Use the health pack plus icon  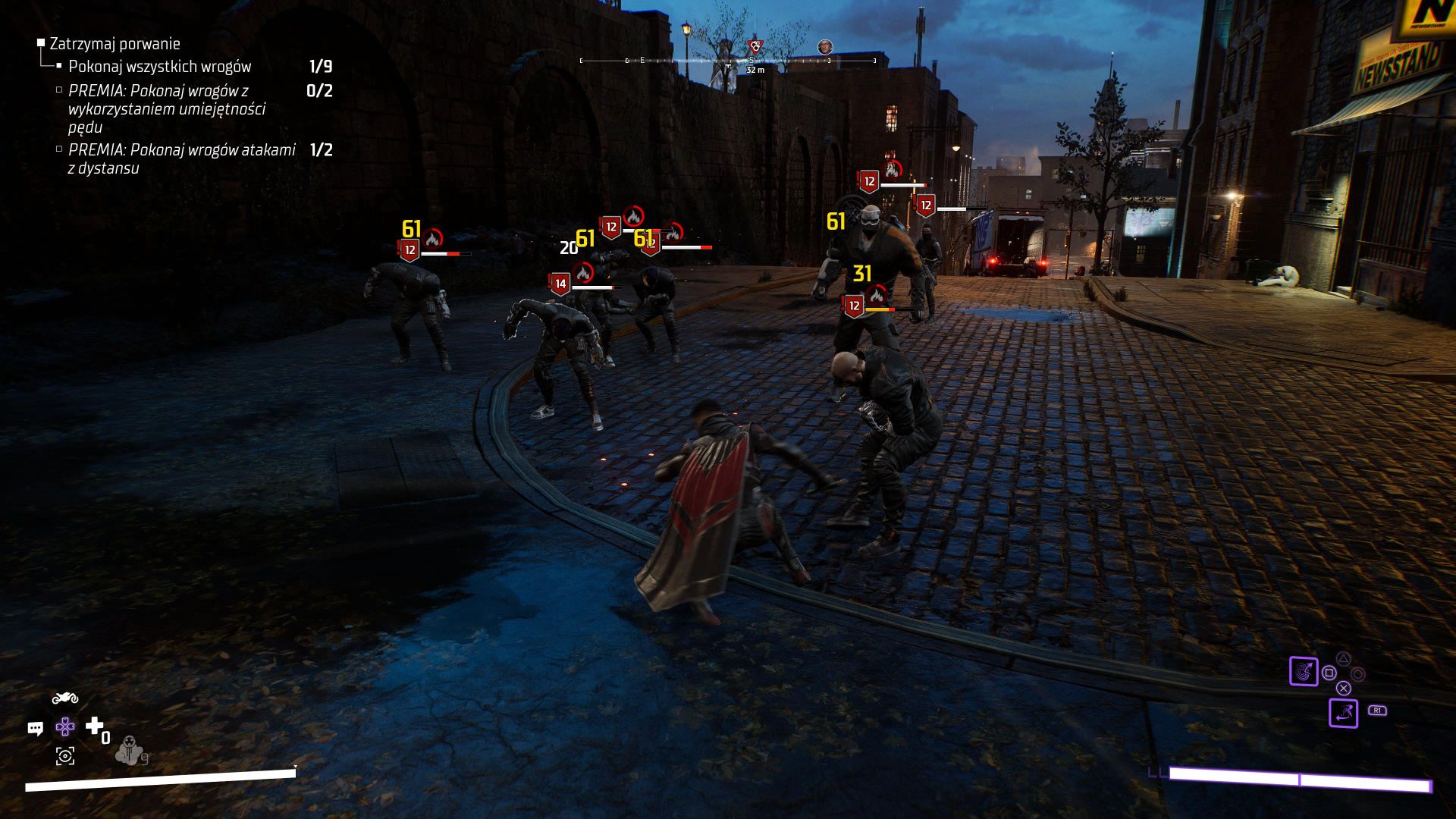94,726
